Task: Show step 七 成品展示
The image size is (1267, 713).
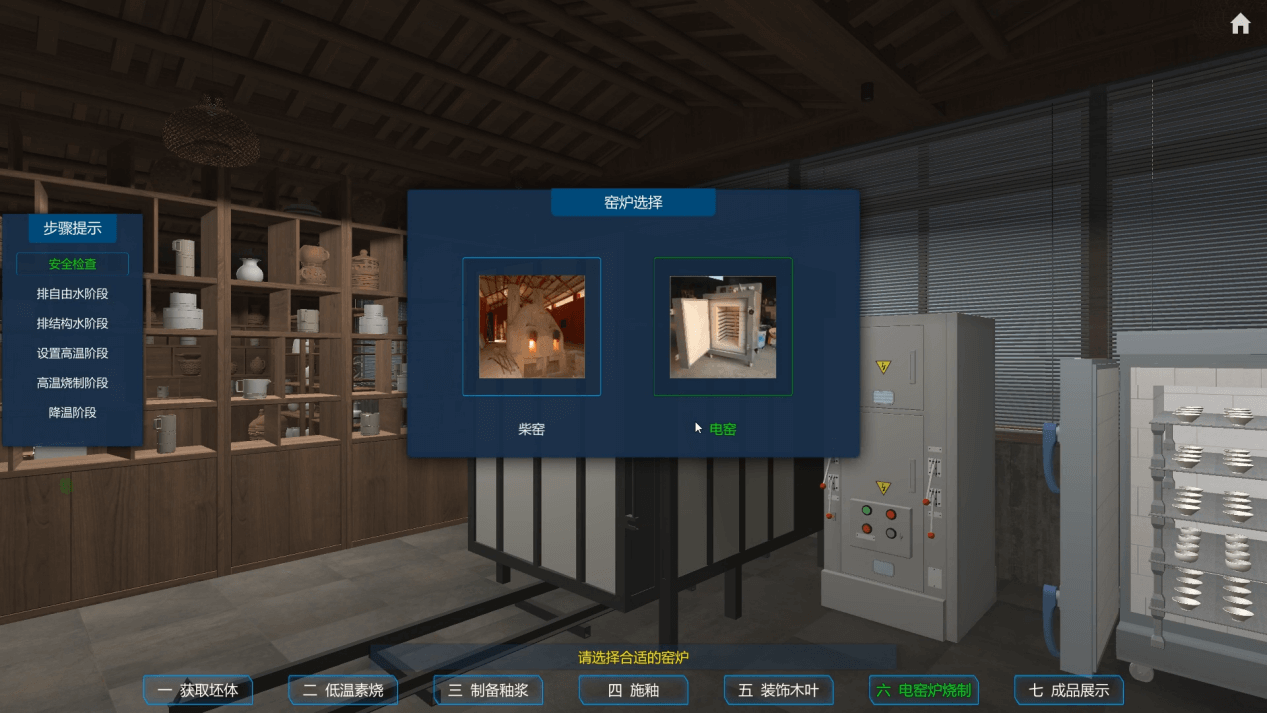Action: click(1069, 690)
